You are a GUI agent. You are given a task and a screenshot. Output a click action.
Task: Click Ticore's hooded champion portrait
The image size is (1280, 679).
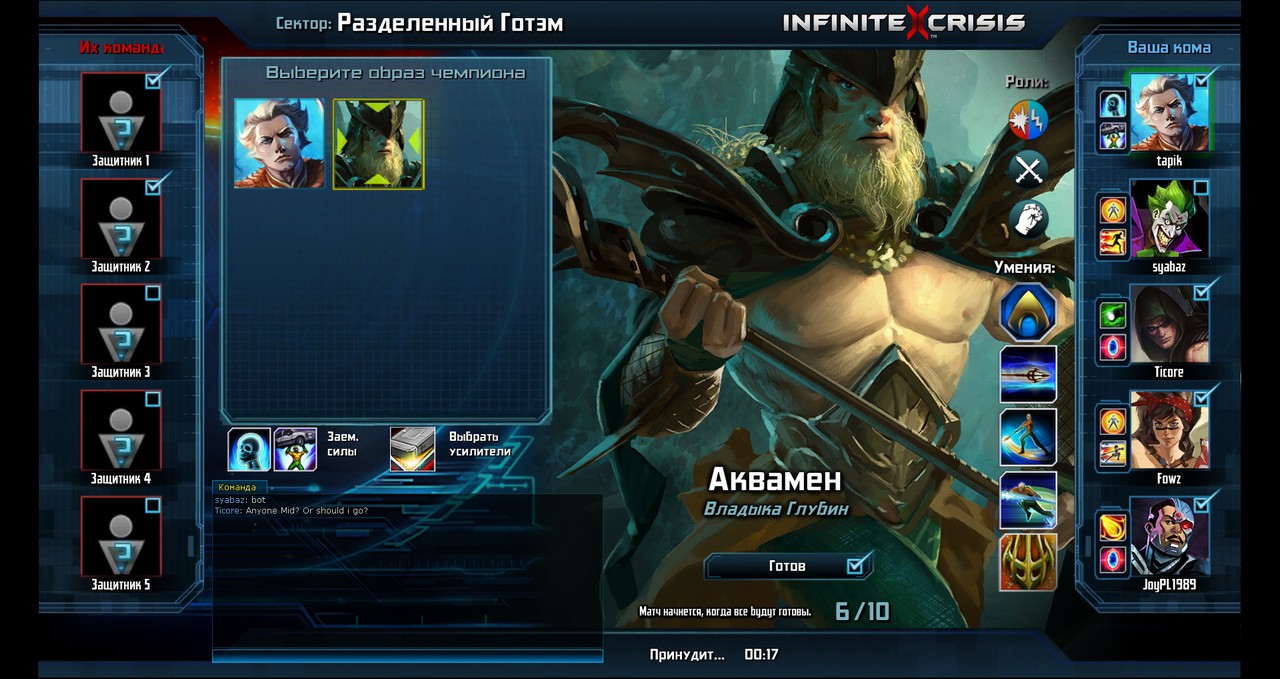point(1169,324)
